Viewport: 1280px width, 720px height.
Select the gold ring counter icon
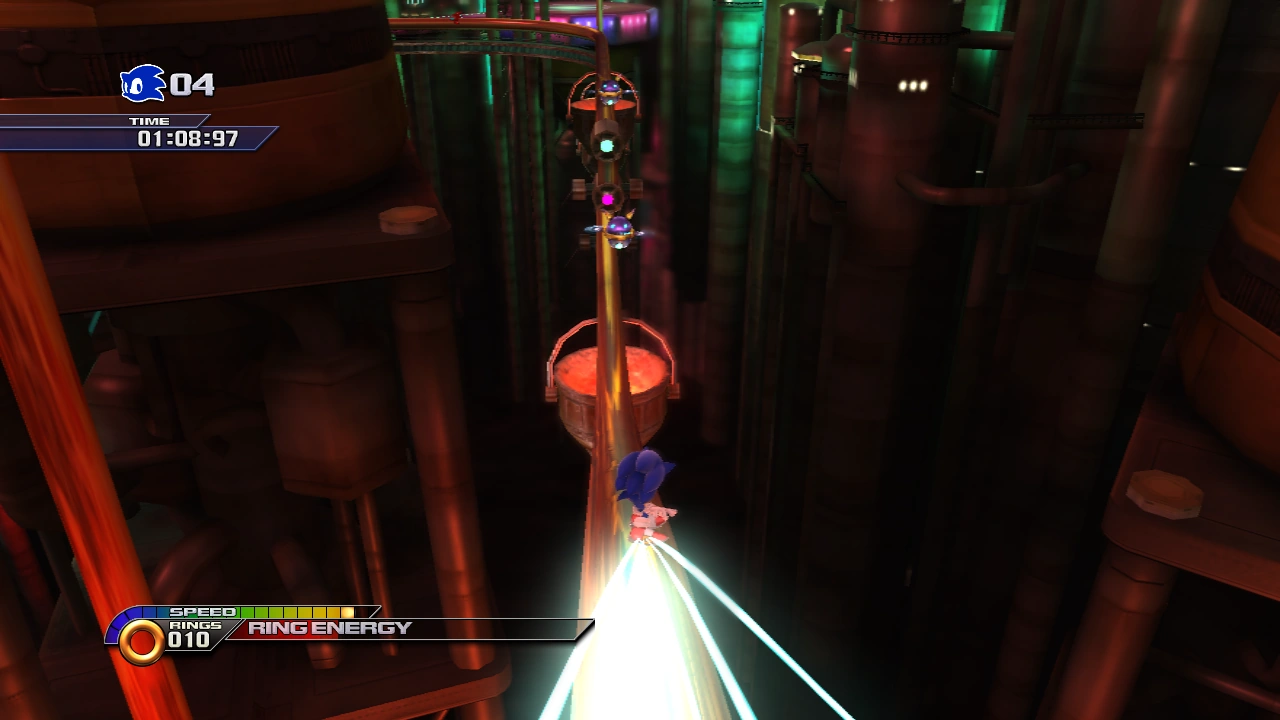coord(142,641)
